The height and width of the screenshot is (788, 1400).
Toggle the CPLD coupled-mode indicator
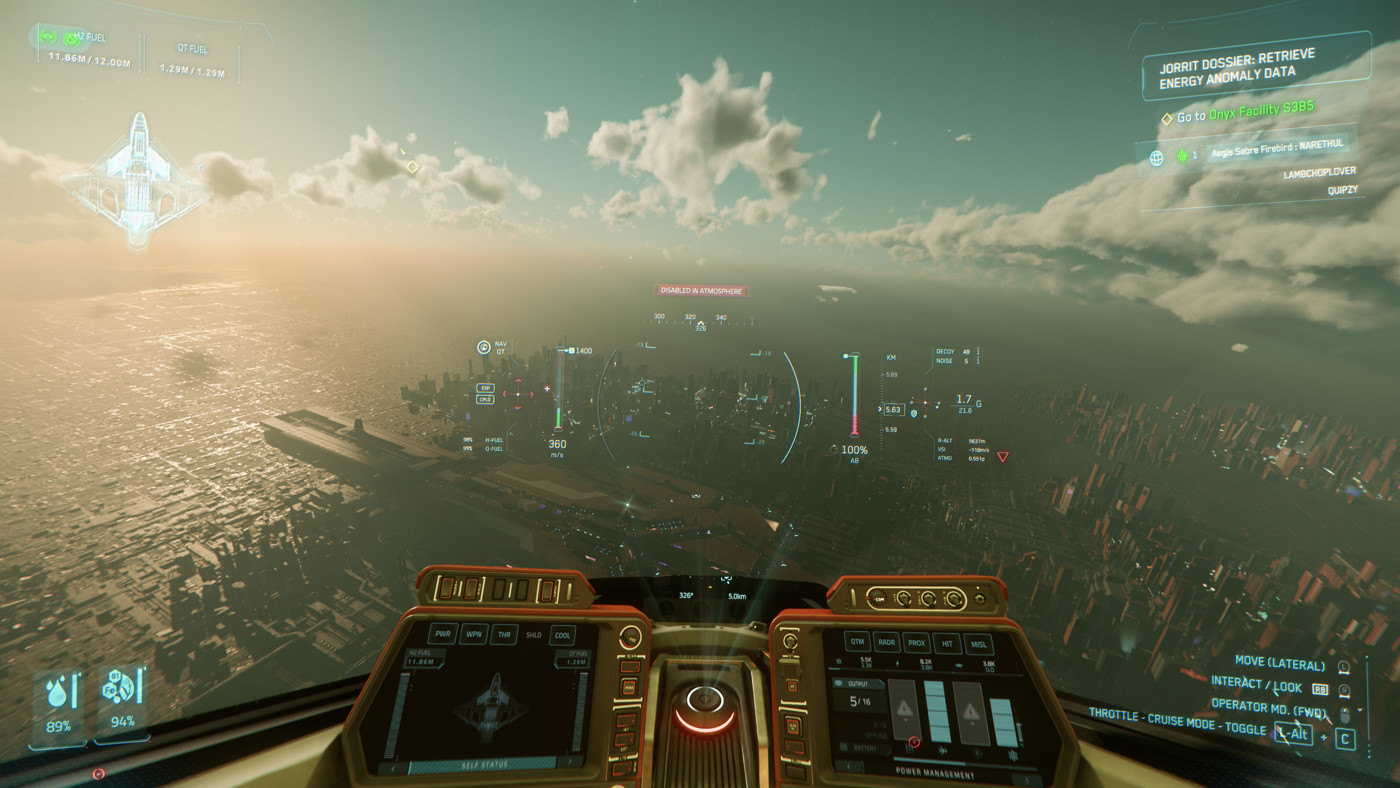click(x=485, y=399)
